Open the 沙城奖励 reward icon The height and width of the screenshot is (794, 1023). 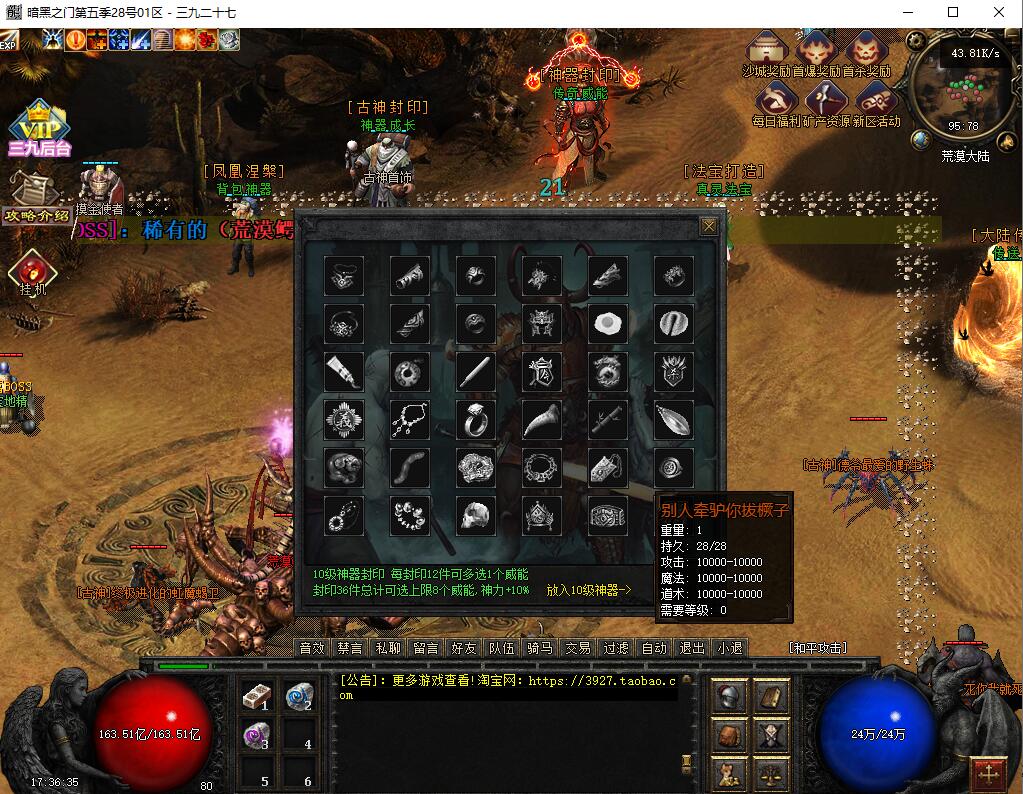pyautogui.click(x=767, y=50)
